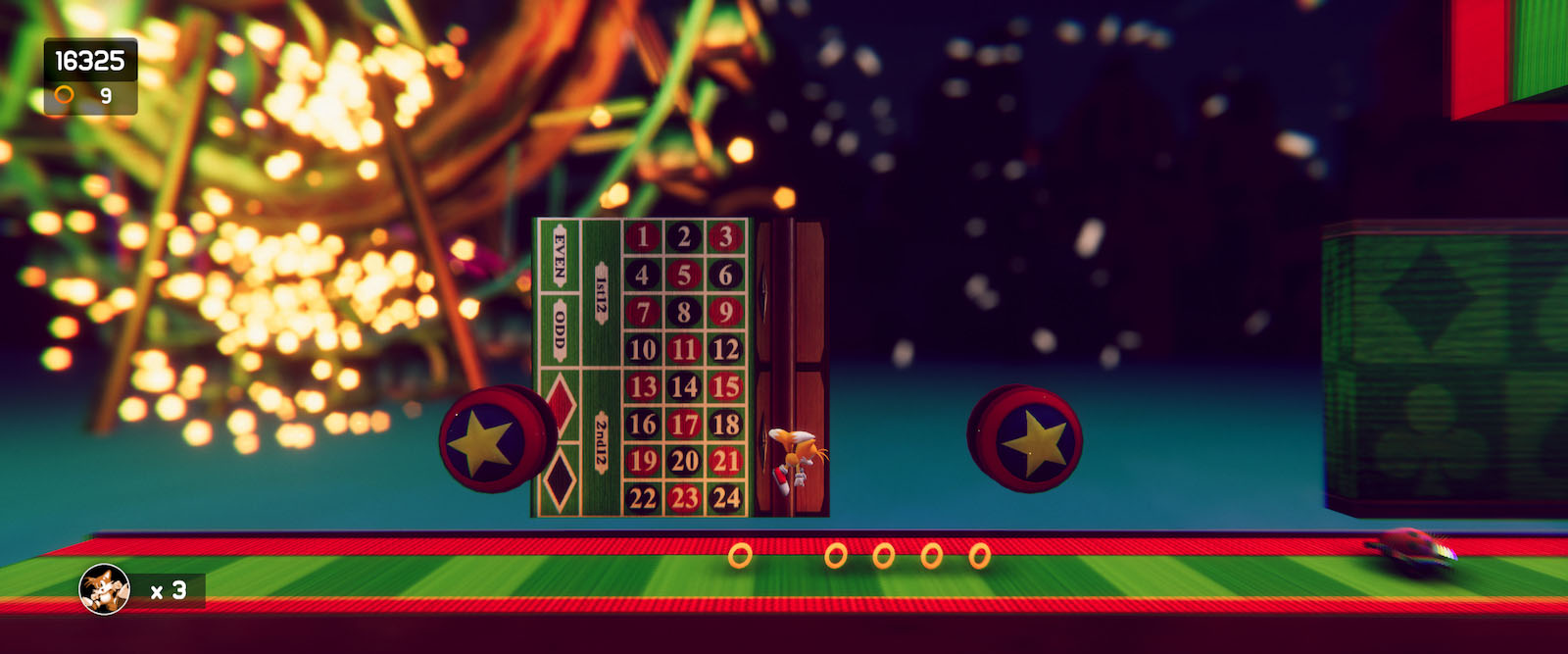Click the gold ring counter icon
The width and height of the screenshot is (1568, 654).
64,95
